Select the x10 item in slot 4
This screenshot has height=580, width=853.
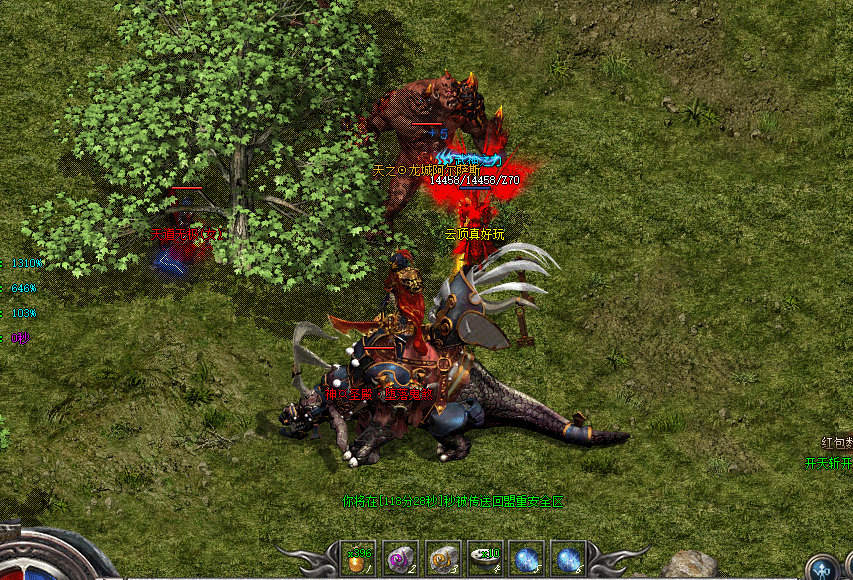tap(486, 559)
